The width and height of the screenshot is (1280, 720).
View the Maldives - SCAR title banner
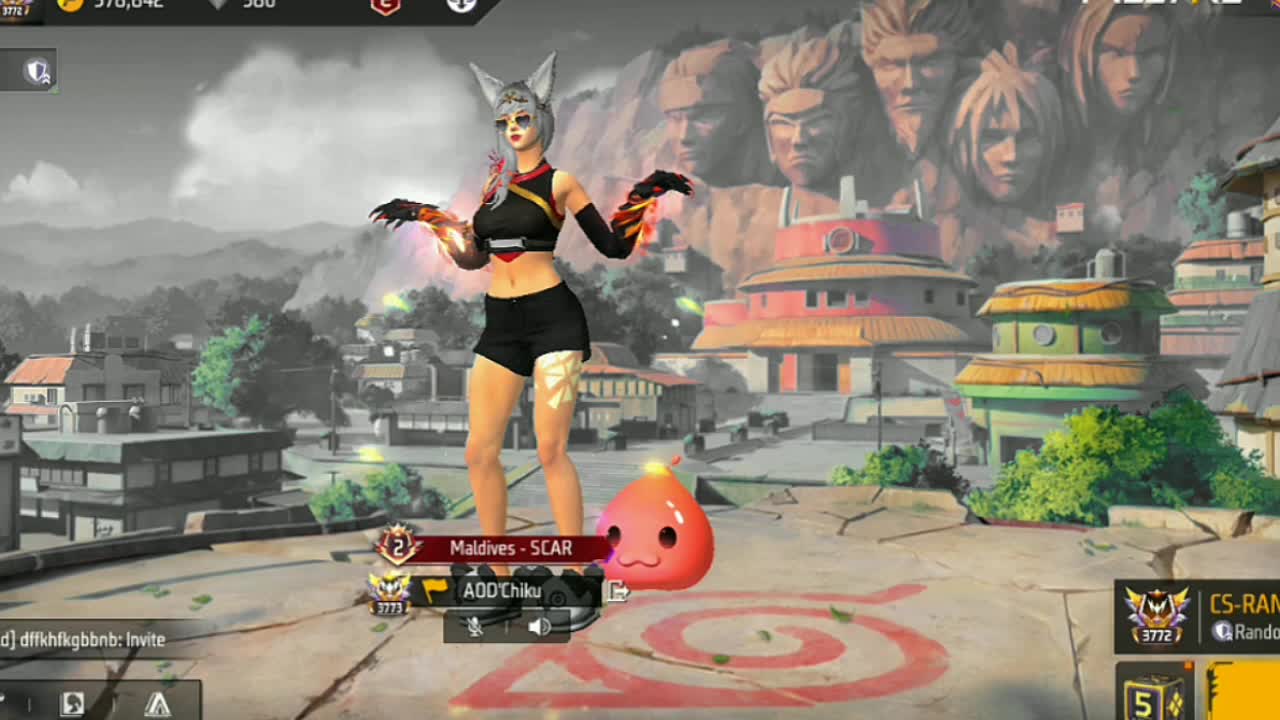tap(510, 548)
